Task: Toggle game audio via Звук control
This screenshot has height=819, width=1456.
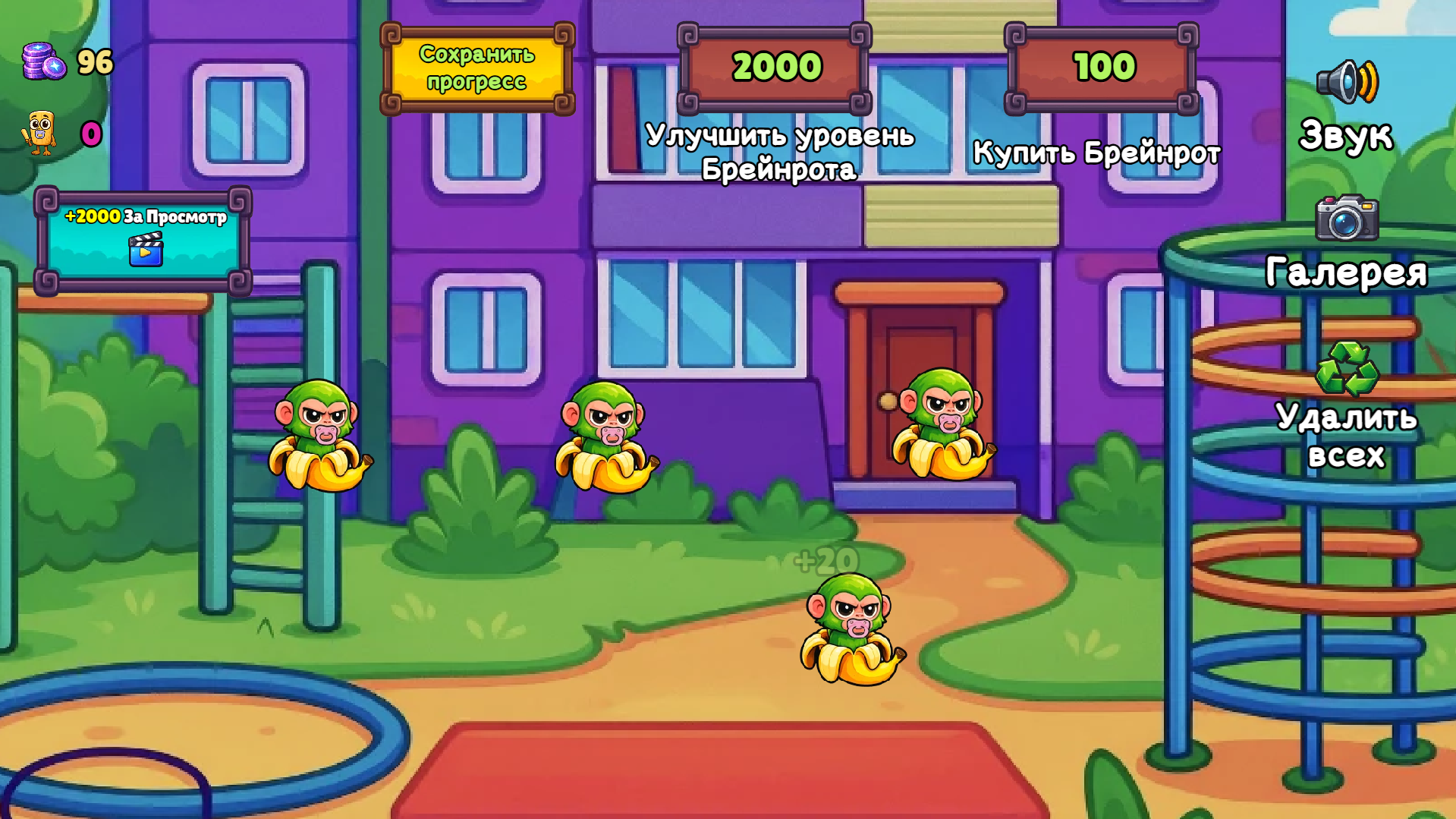Action: pos(1346,135)
